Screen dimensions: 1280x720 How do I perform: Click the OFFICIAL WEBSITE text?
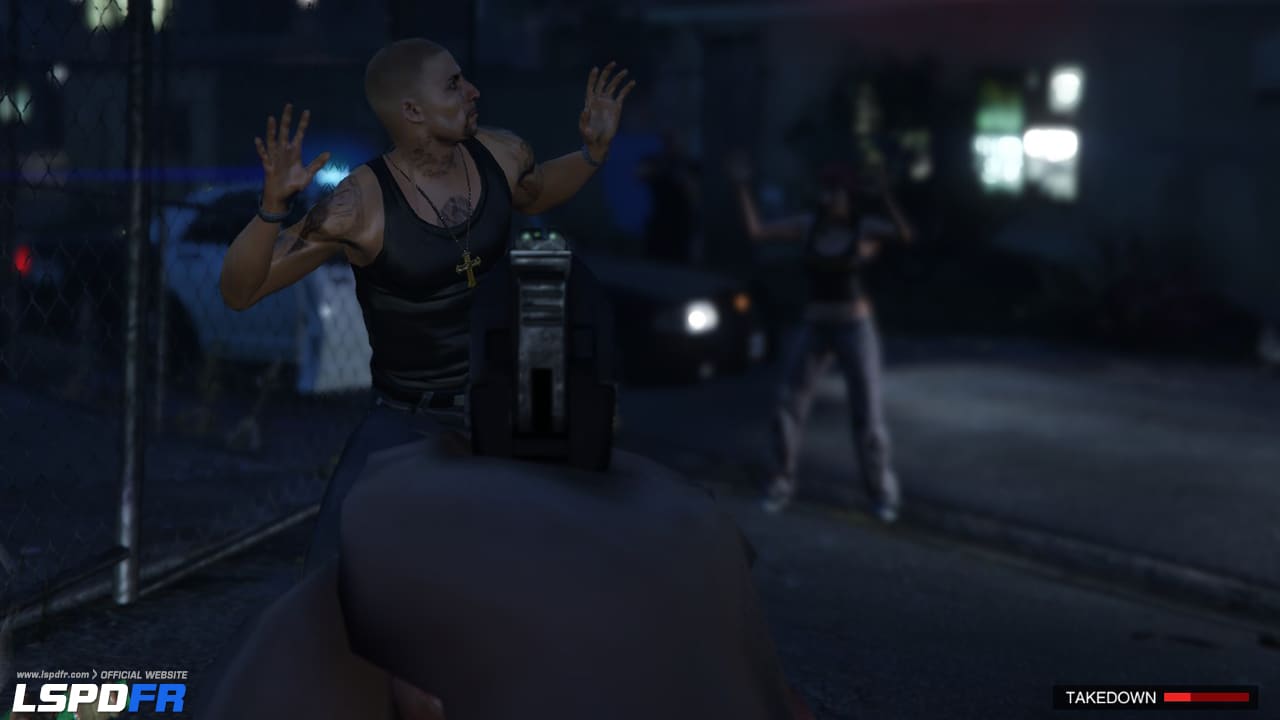pos(143,674)
